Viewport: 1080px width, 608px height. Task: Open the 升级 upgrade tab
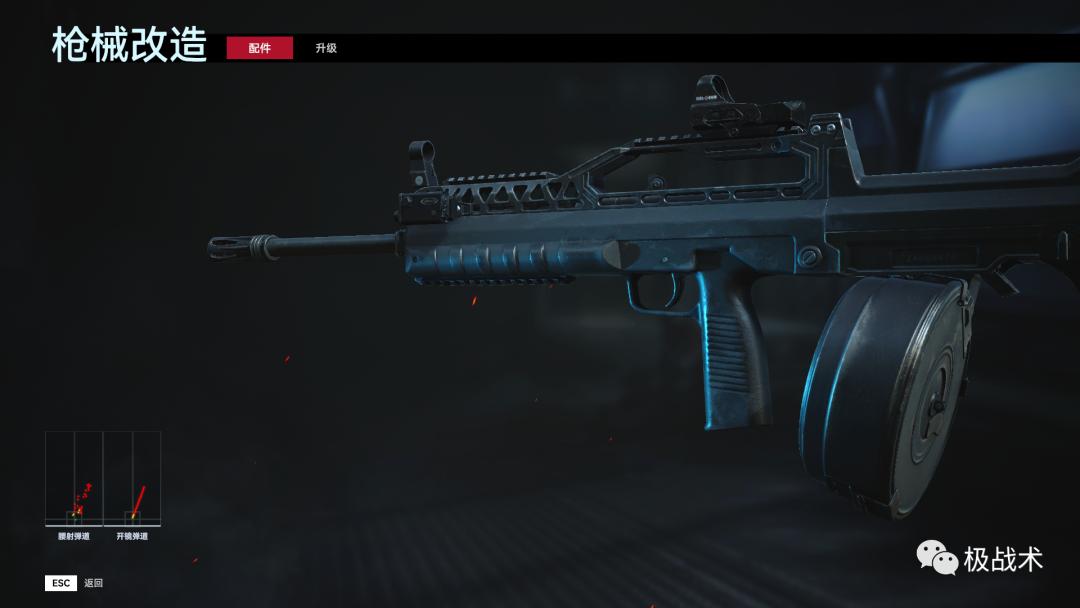pyautogui.click(x=326, y=48)
